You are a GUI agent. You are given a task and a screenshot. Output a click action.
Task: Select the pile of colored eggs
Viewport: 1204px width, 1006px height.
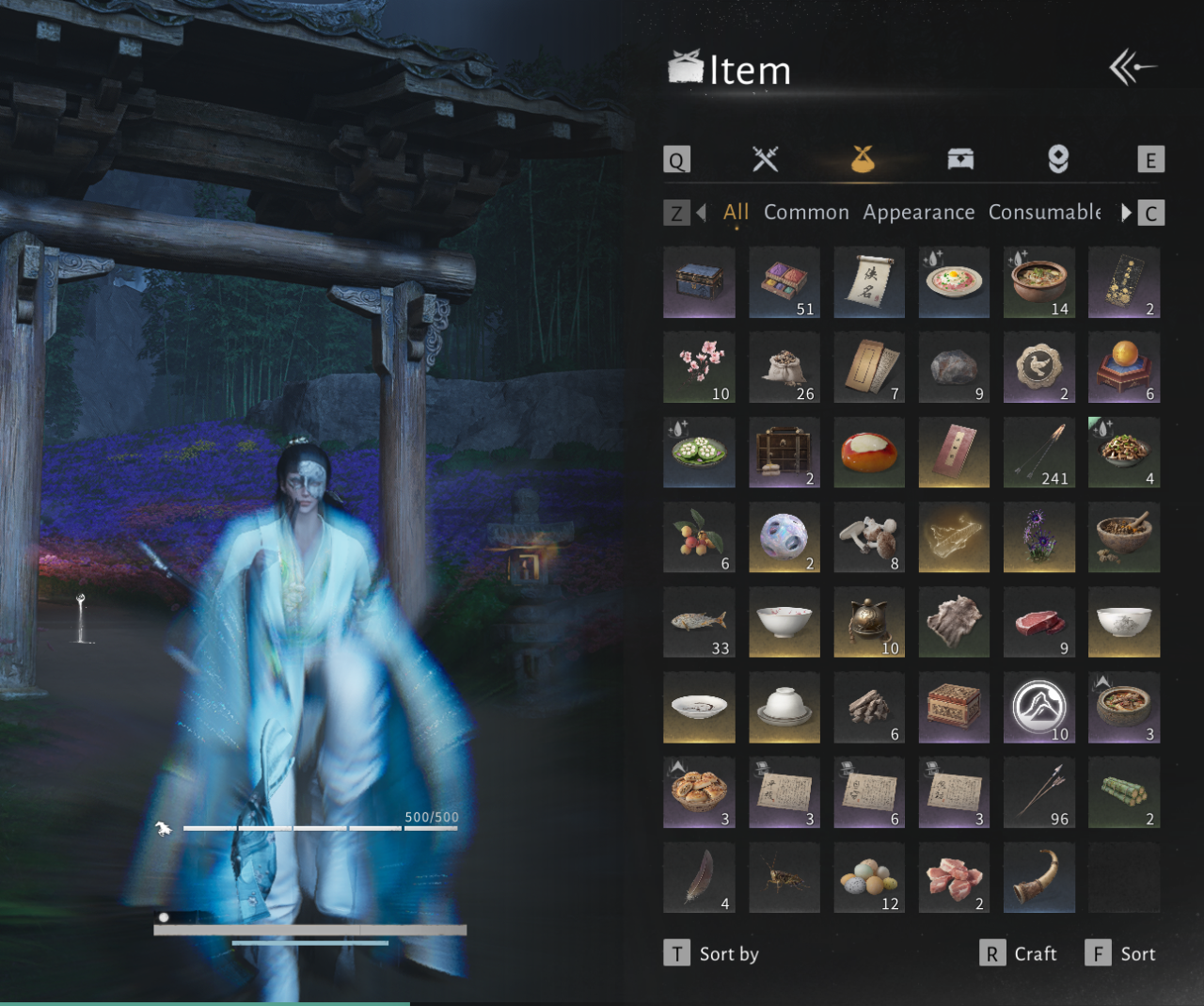(x=869, y=877)
